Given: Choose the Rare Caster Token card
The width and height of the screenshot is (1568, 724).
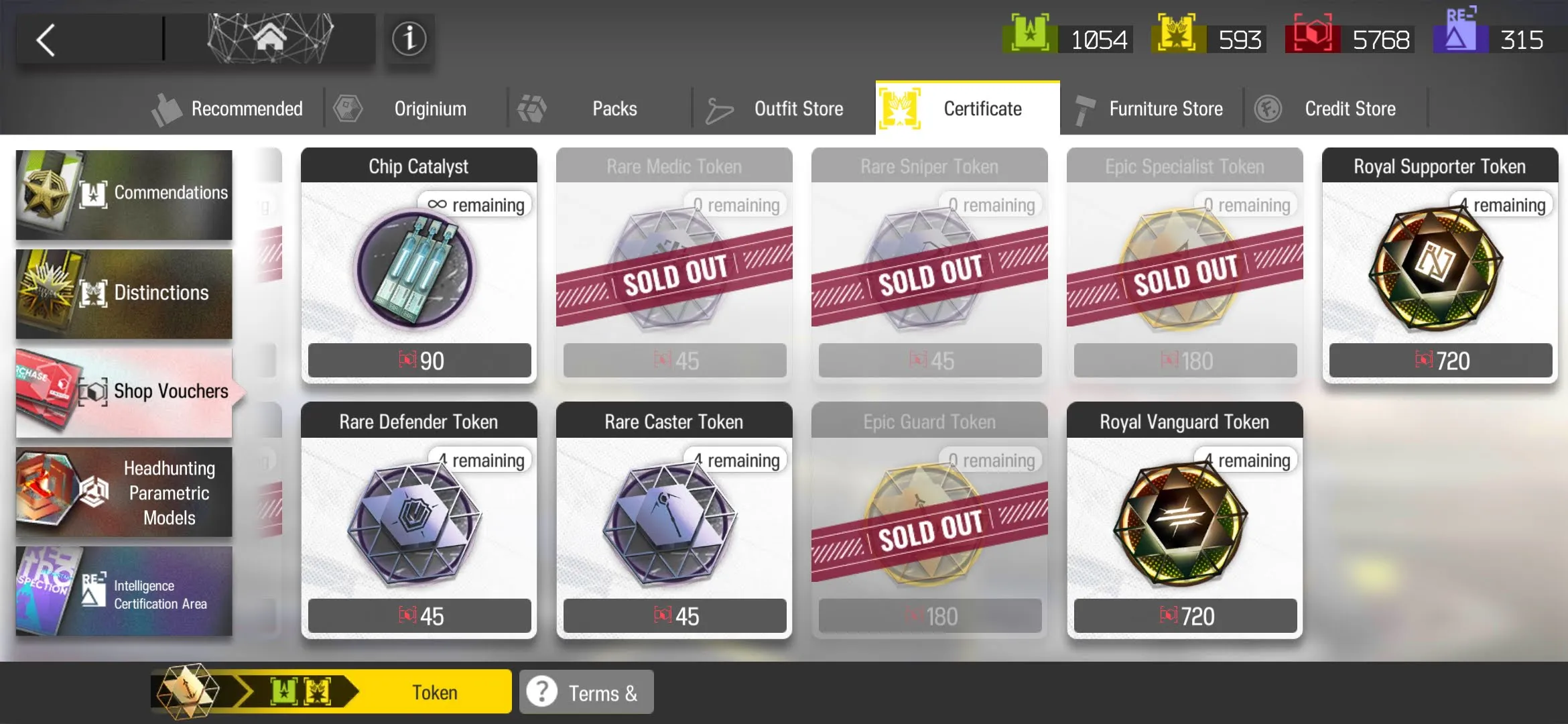Looking at the screenshot, I should [674, 523].
